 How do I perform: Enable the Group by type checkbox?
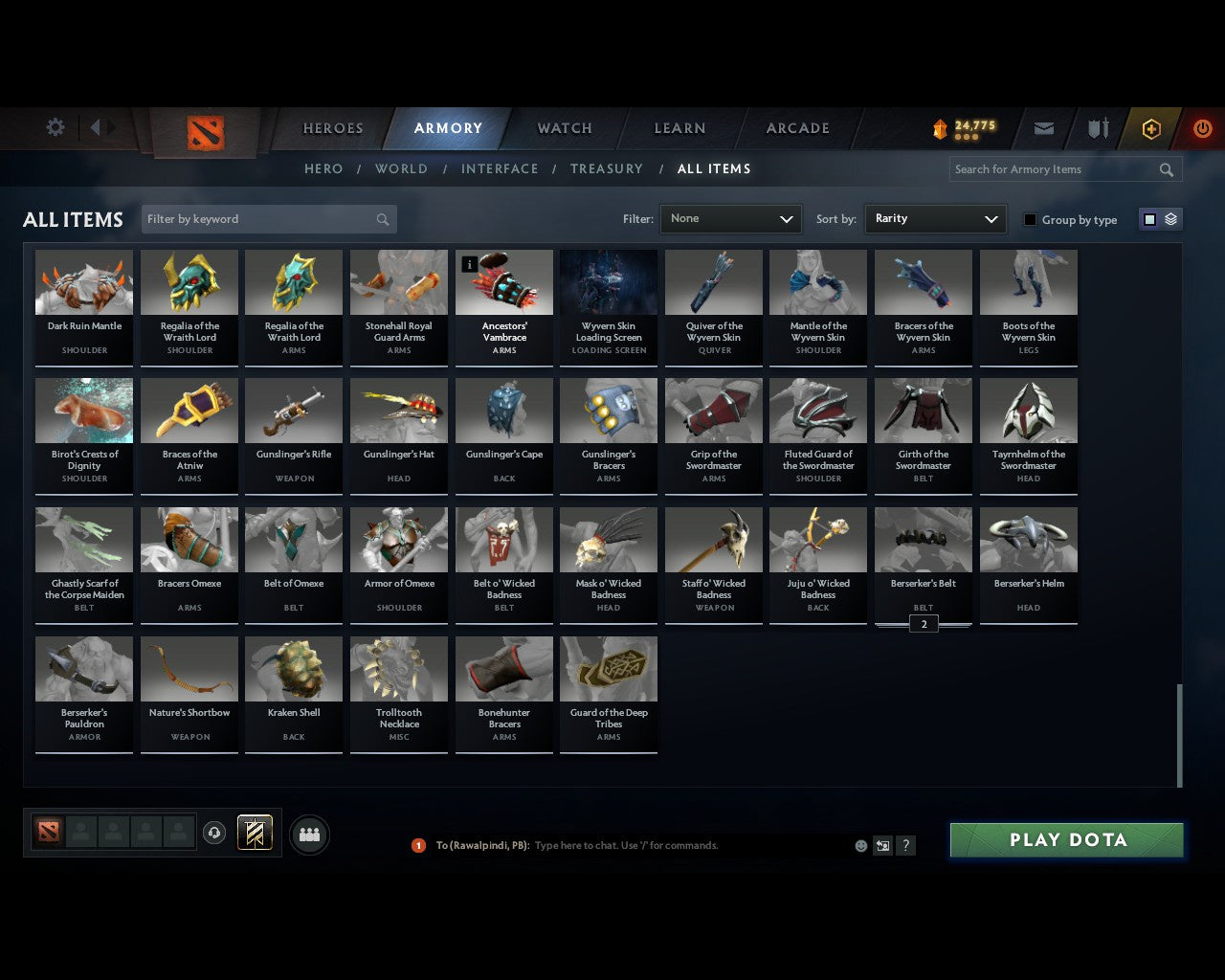(1029, 219)
